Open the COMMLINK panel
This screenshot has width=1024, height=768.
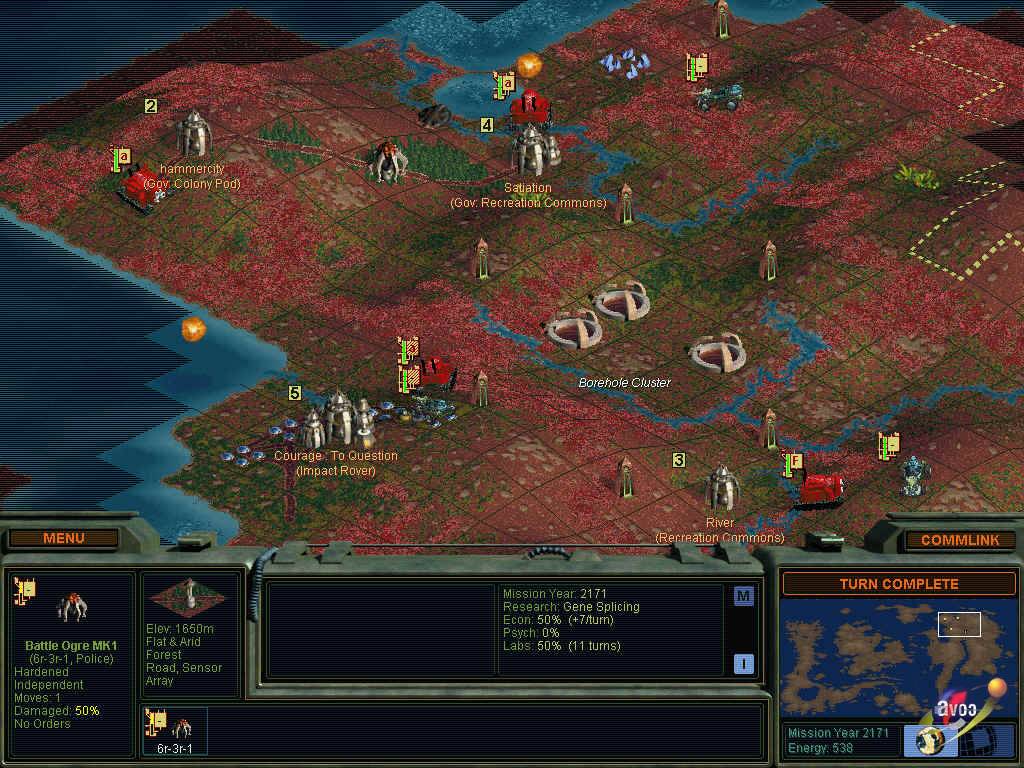pos(960,540)
